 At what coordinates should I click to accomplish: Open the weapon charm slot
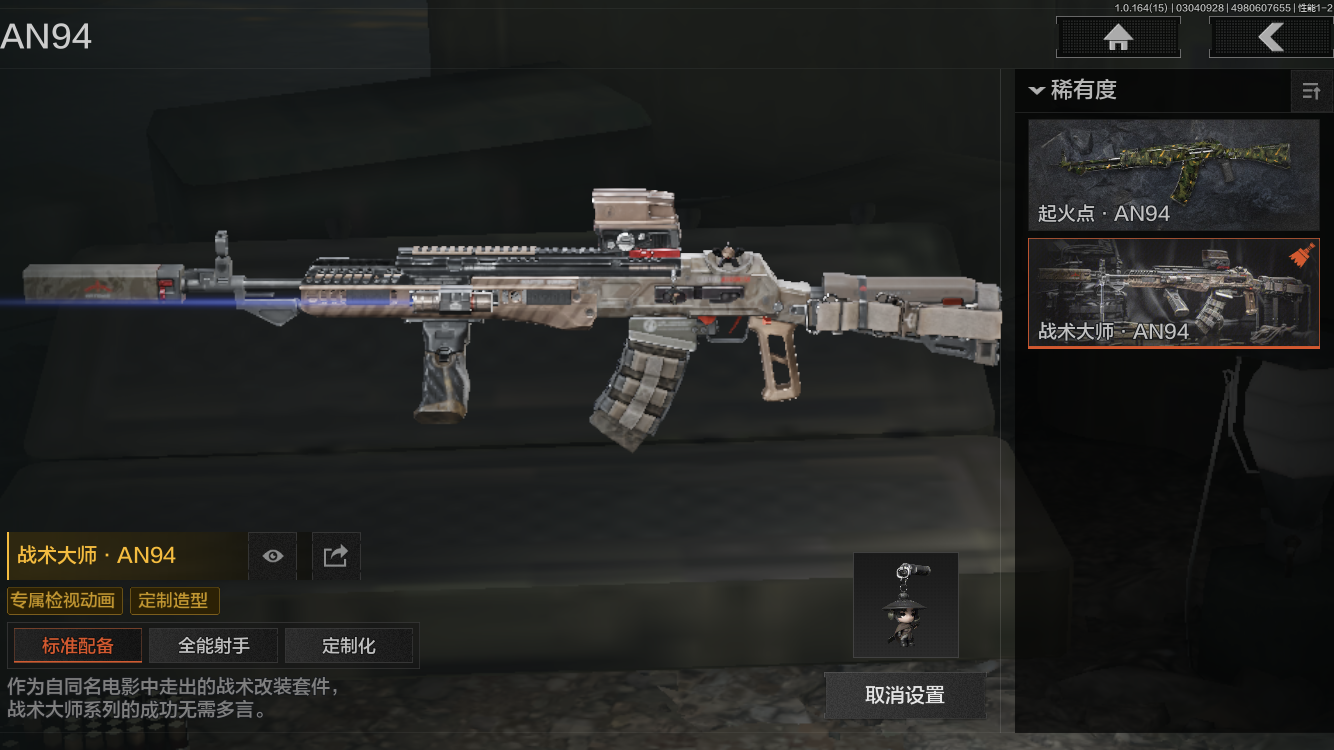point(905,605)
